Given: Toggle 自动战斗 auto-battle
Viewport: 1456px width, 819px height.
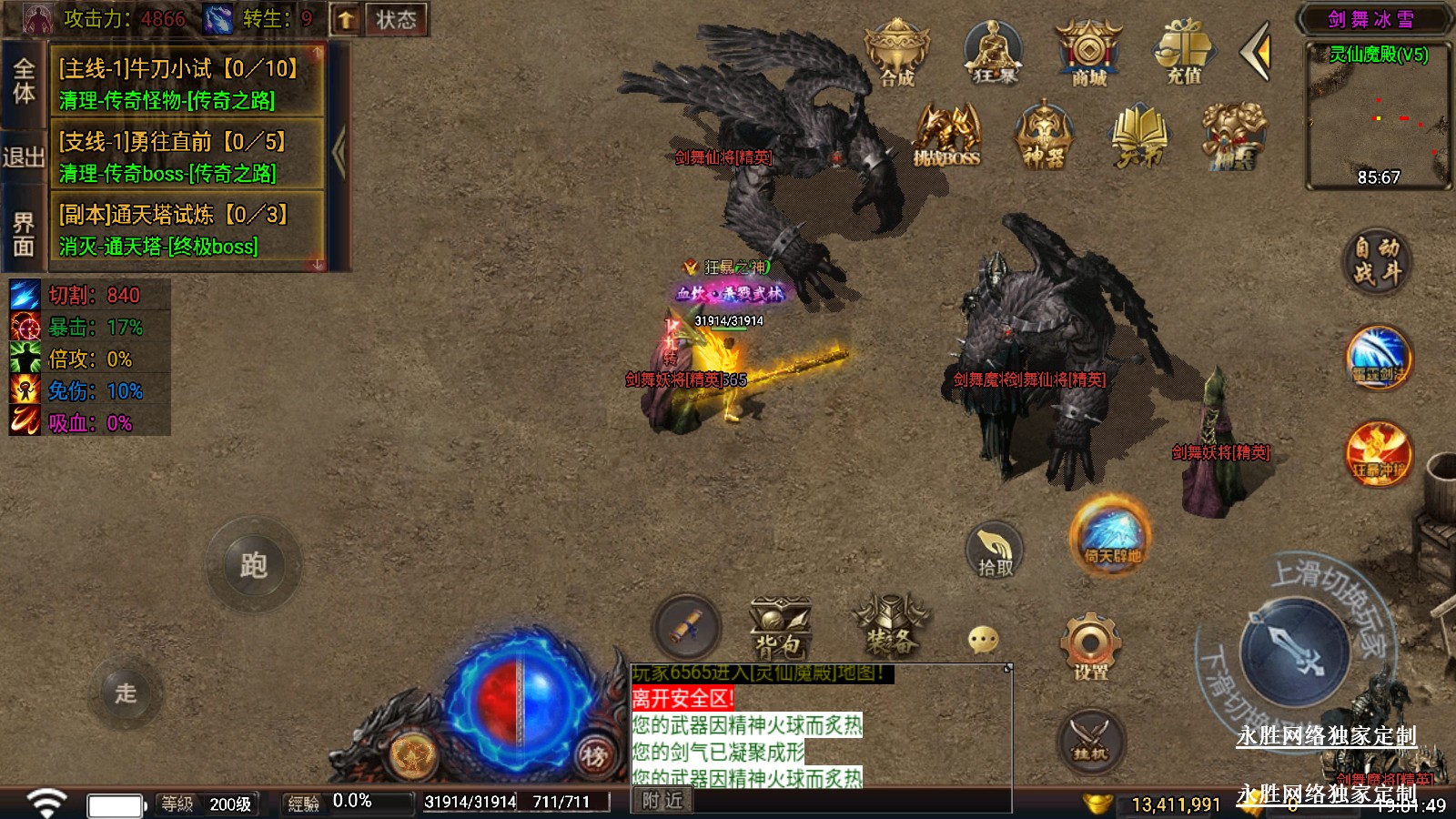Looking at the screenshot, I should coord(1376,260).
